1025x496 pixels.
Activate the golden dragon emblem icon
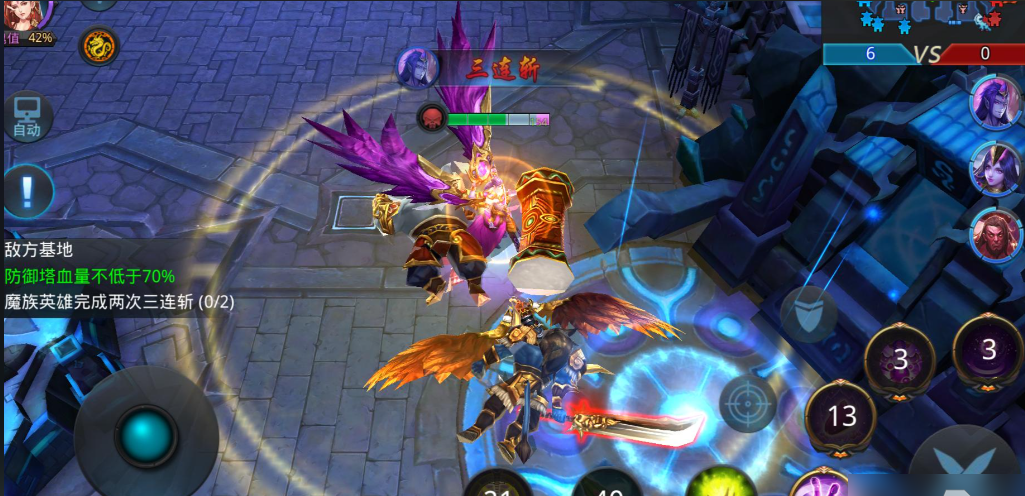coord(98,45)
